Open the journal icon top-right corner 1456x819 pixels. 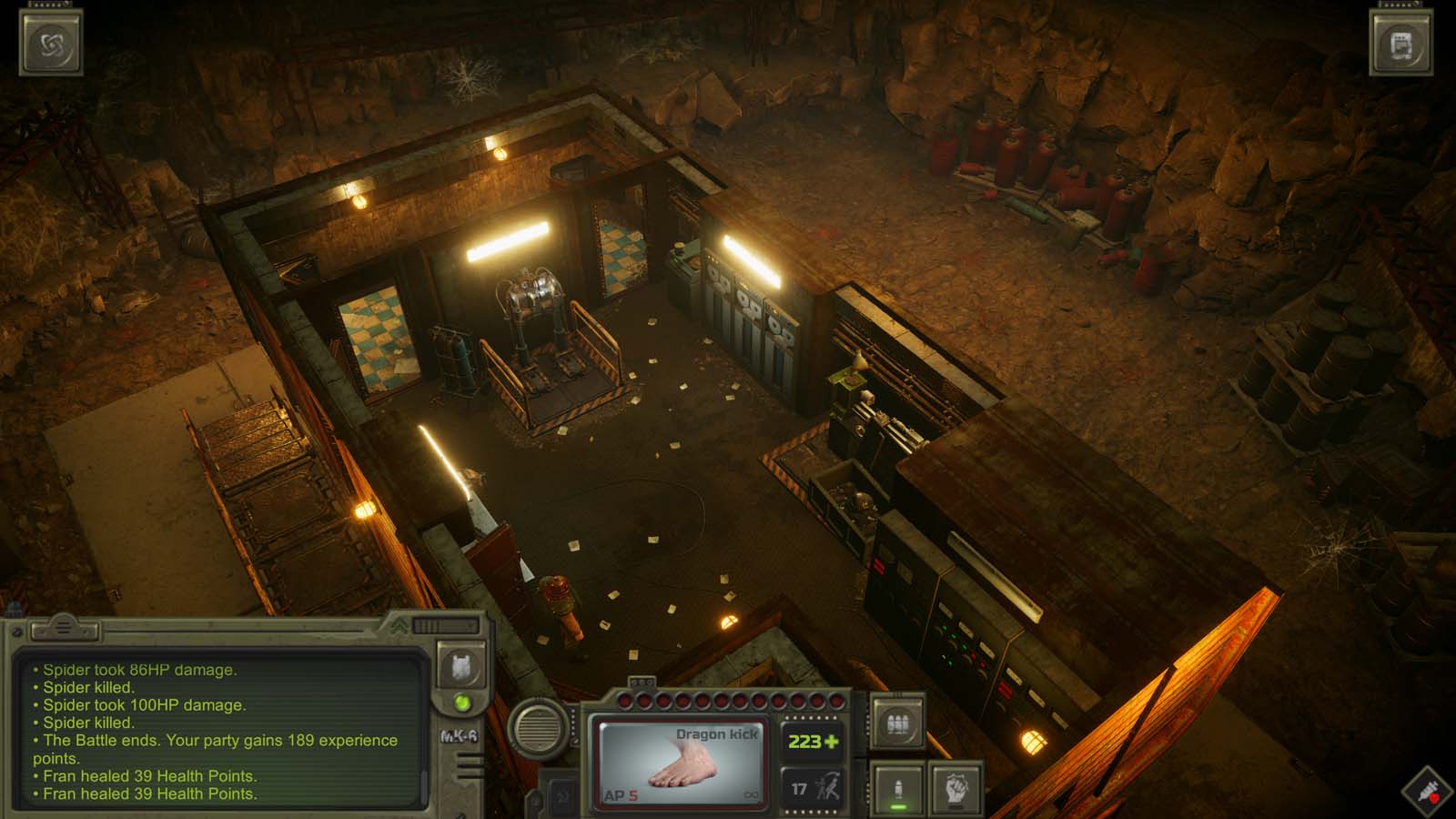pos(1401,41)
